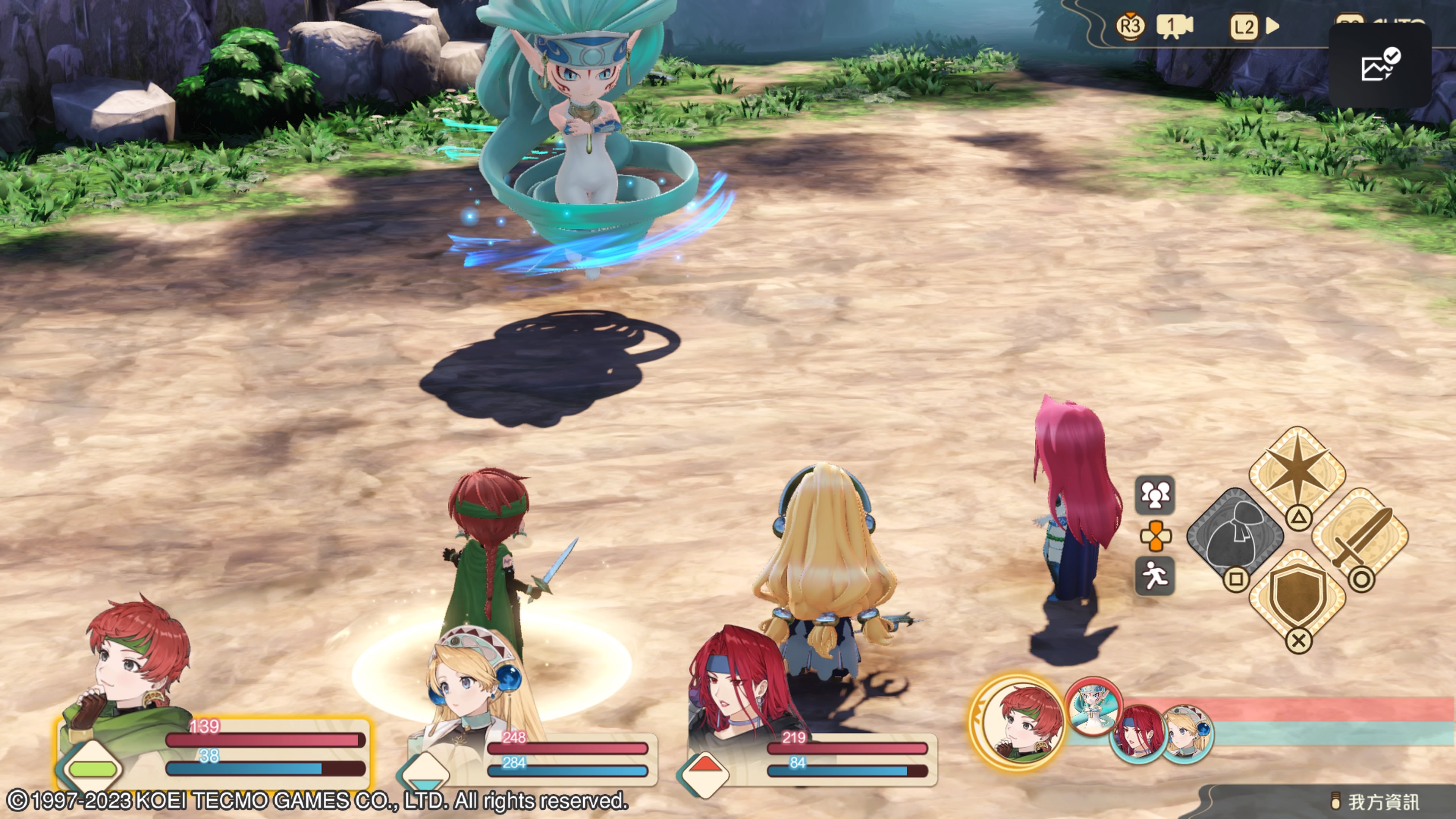Click the blonde girl's turn order portrait
1456x819 pixels.
[x=1188, y=733]
